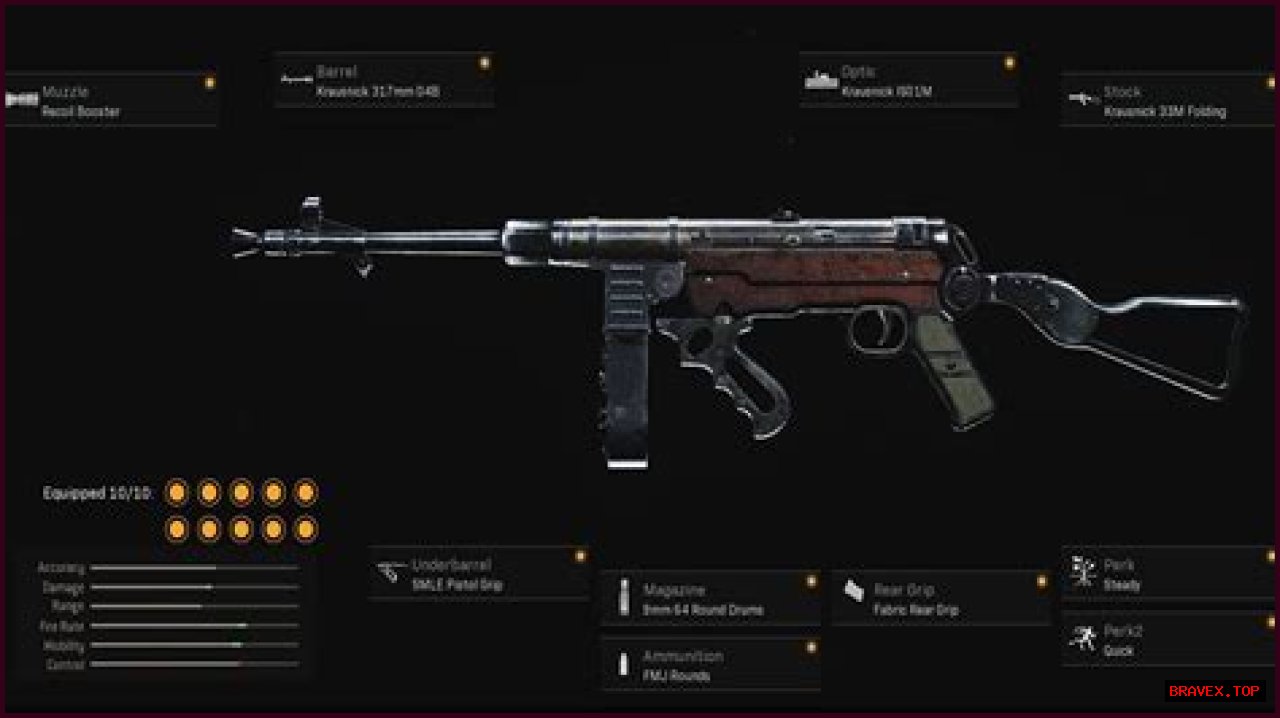Screen dimensions: 1280x718
Task: Open the Perk slot showing Steady
Action: click(1168, 574)
